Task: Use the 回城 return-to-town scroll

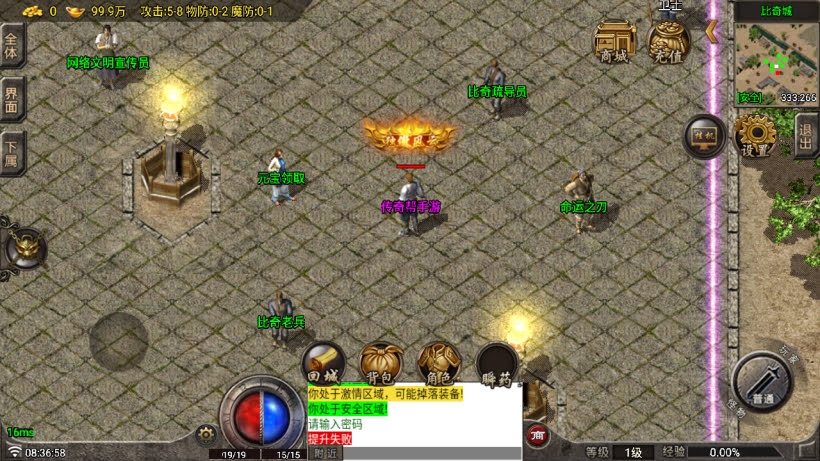Action: (x=323, y=363)
